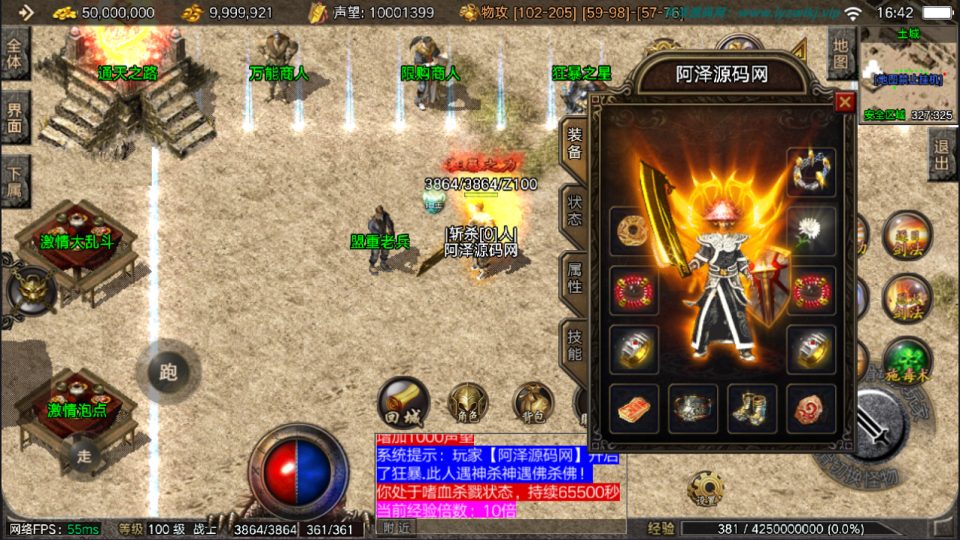The image size is (960, 540).
Task: Select the belt equipment slot
Action: click(693, 408)
